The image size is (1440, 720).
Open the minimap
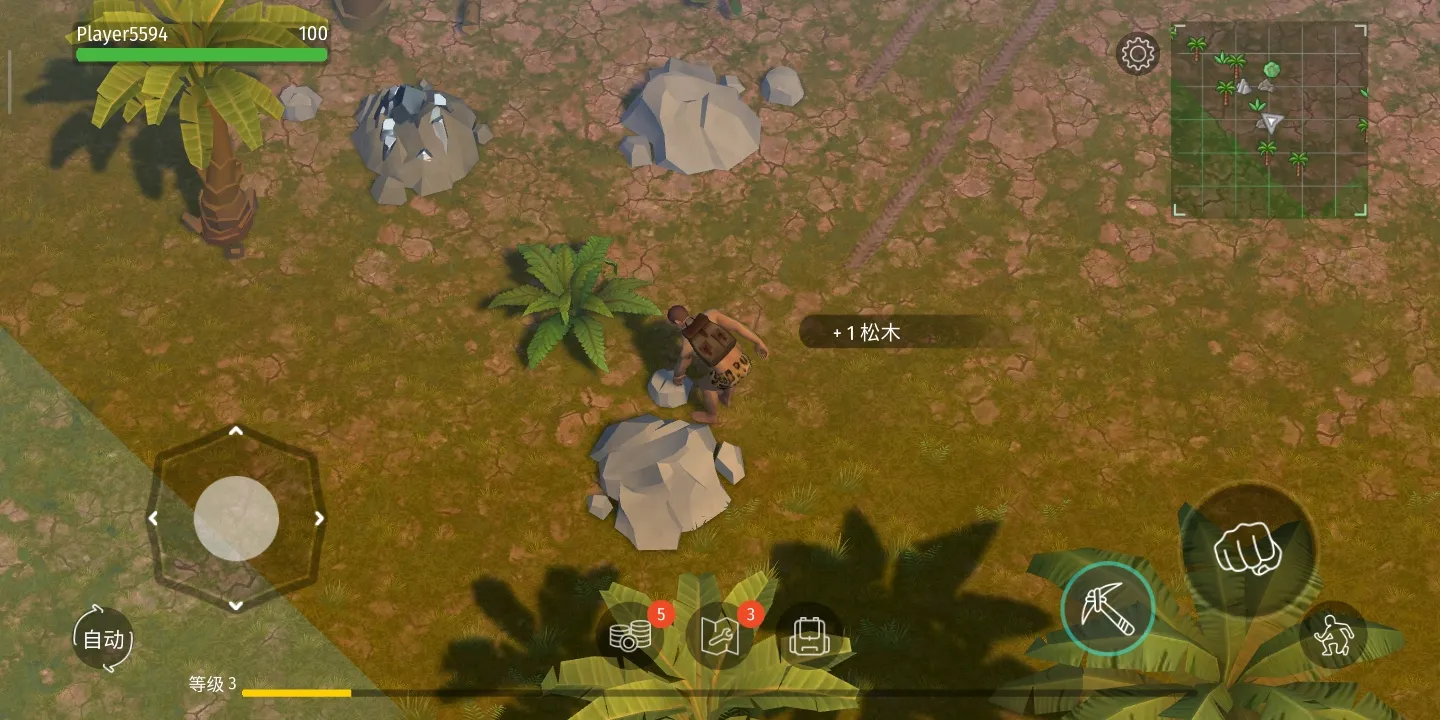pos(1269,119)
